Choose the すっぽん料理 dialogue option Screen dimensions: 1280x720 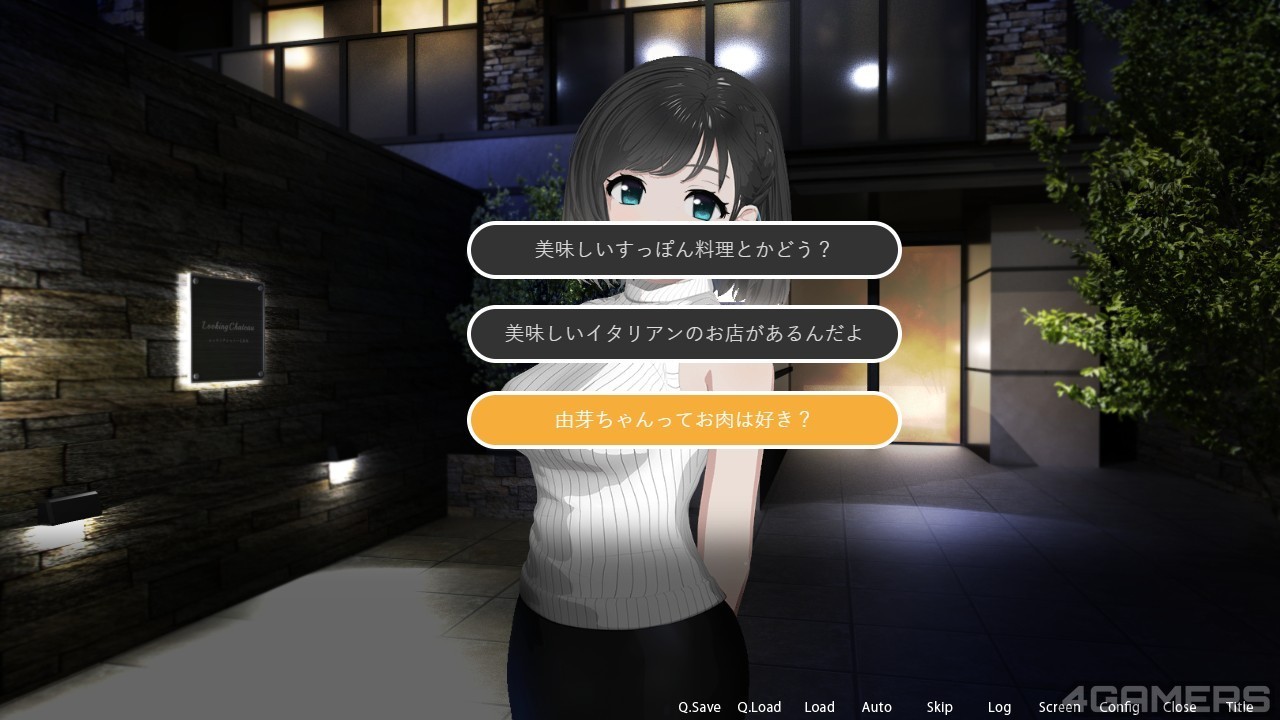pyautogui.click(x=684, y=250)
